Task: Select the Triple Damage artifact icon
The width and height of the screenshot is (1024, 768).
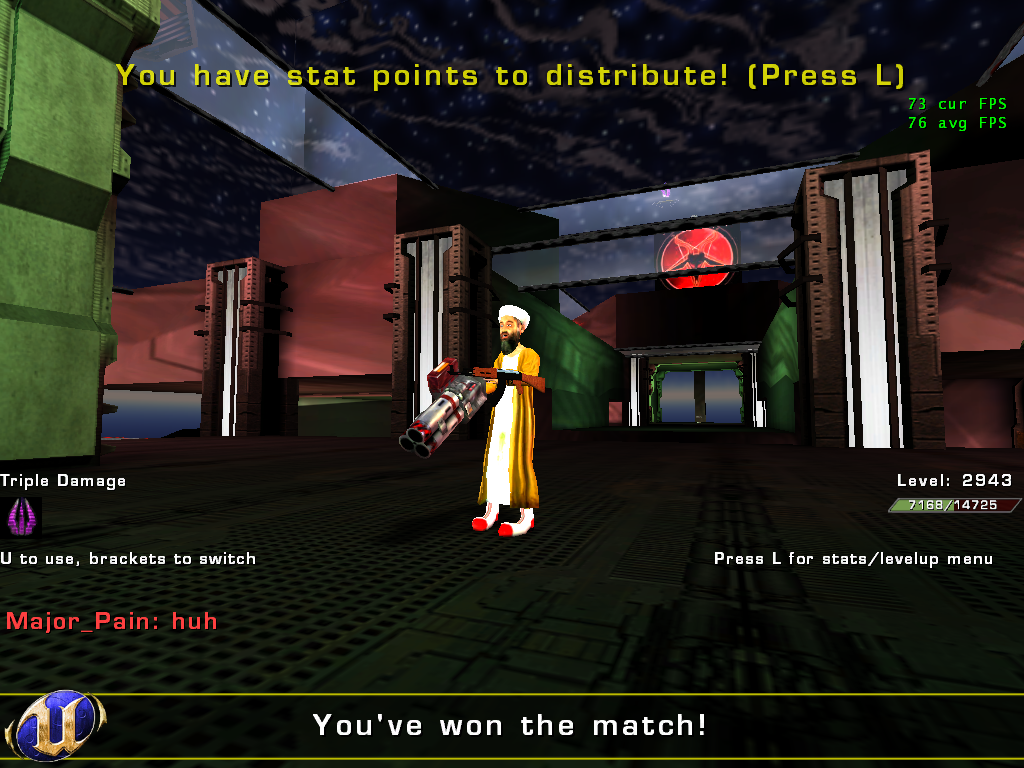Action: click(21, 518)
